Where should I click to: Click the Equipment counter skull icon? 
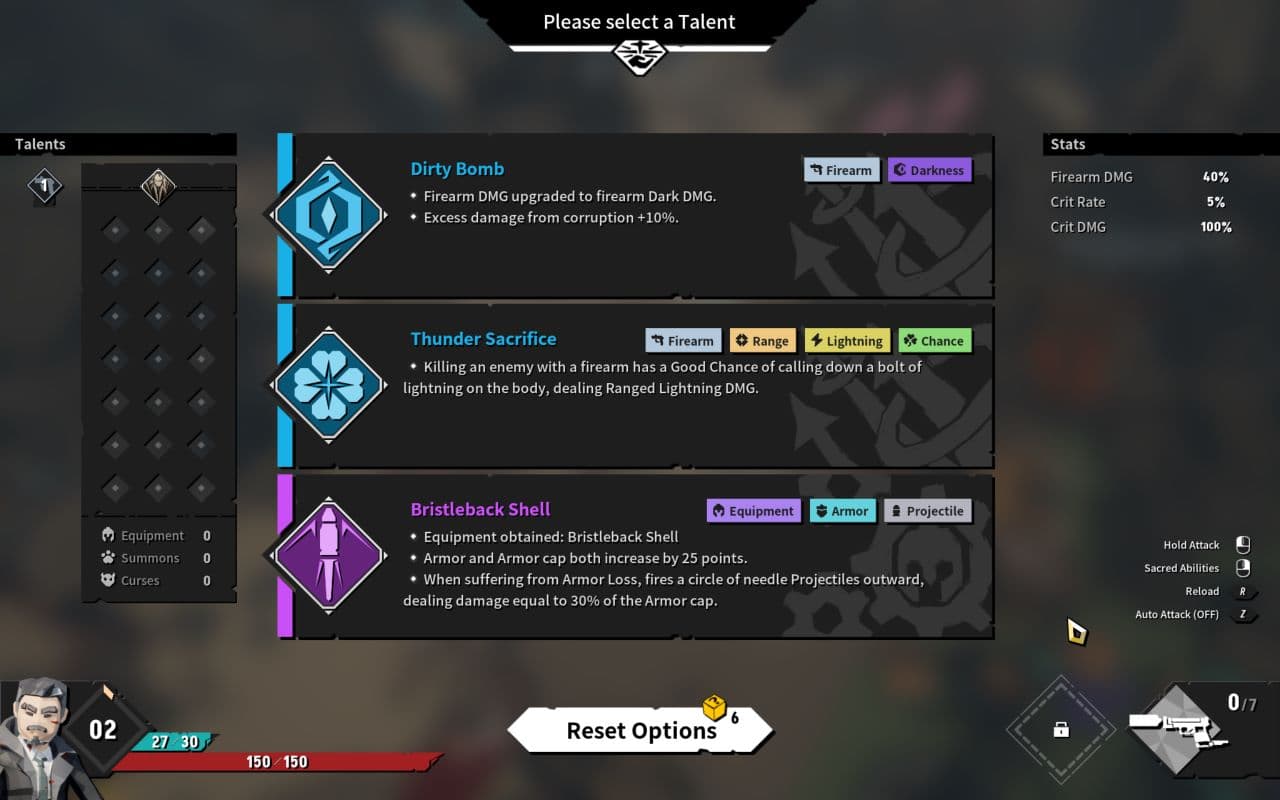pos(108,535)
